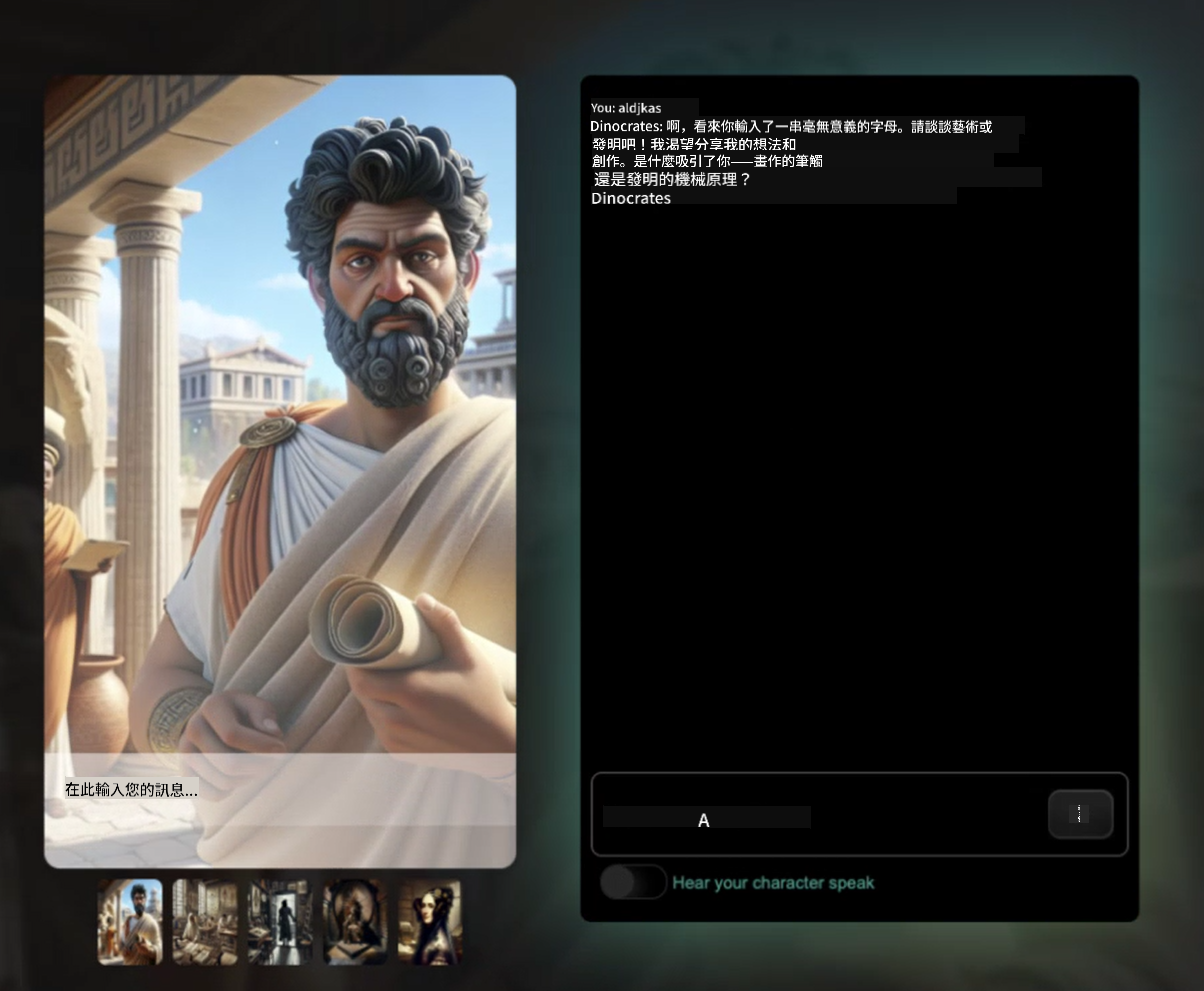Screen dimensions: 1204x991
Task: Select the dark-haired woman thumbnail
Action: click(430, 922)
